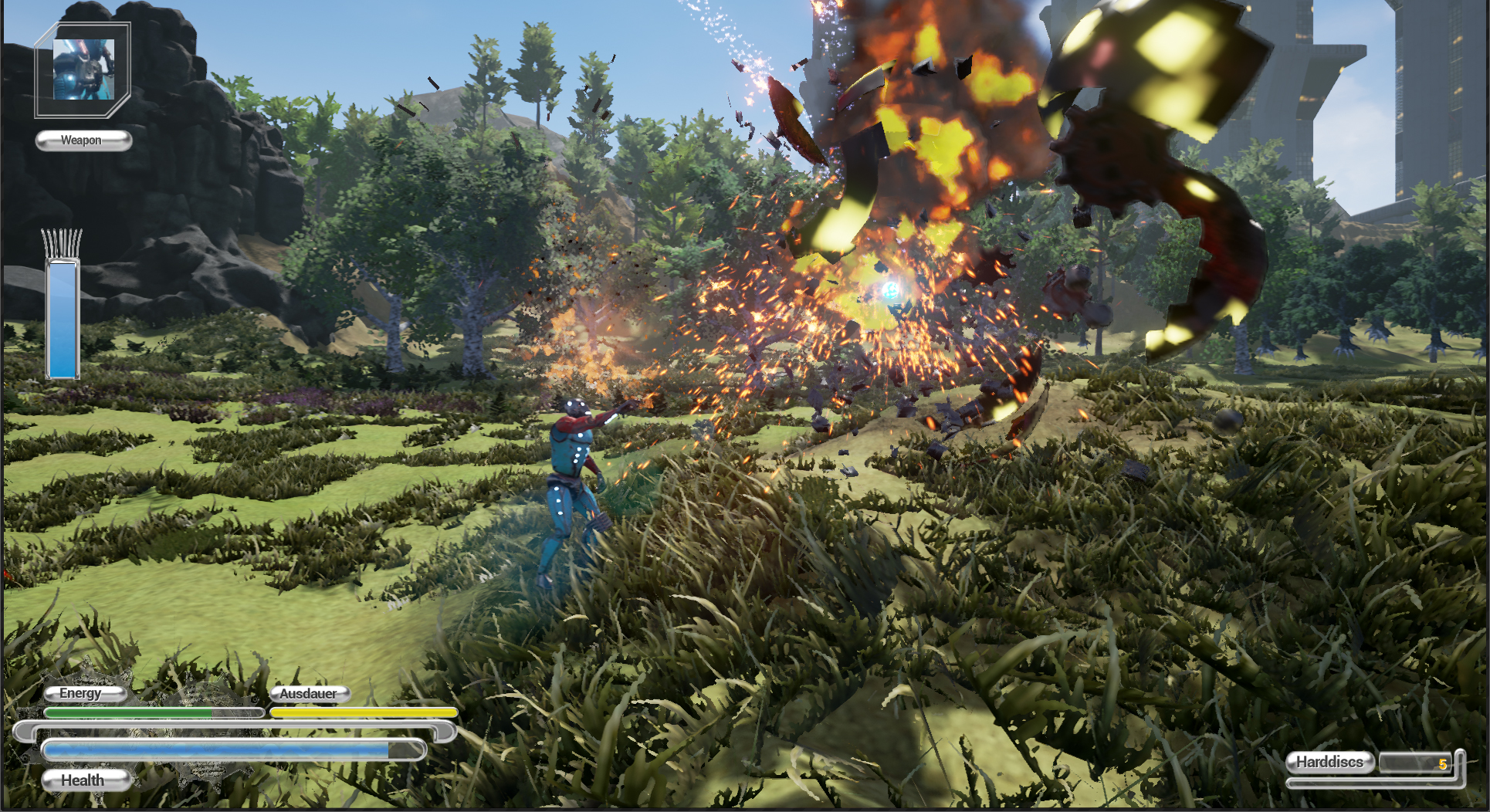Click the Harddiscs label pill
The image size is (1490, 812).
point(1329,763)
